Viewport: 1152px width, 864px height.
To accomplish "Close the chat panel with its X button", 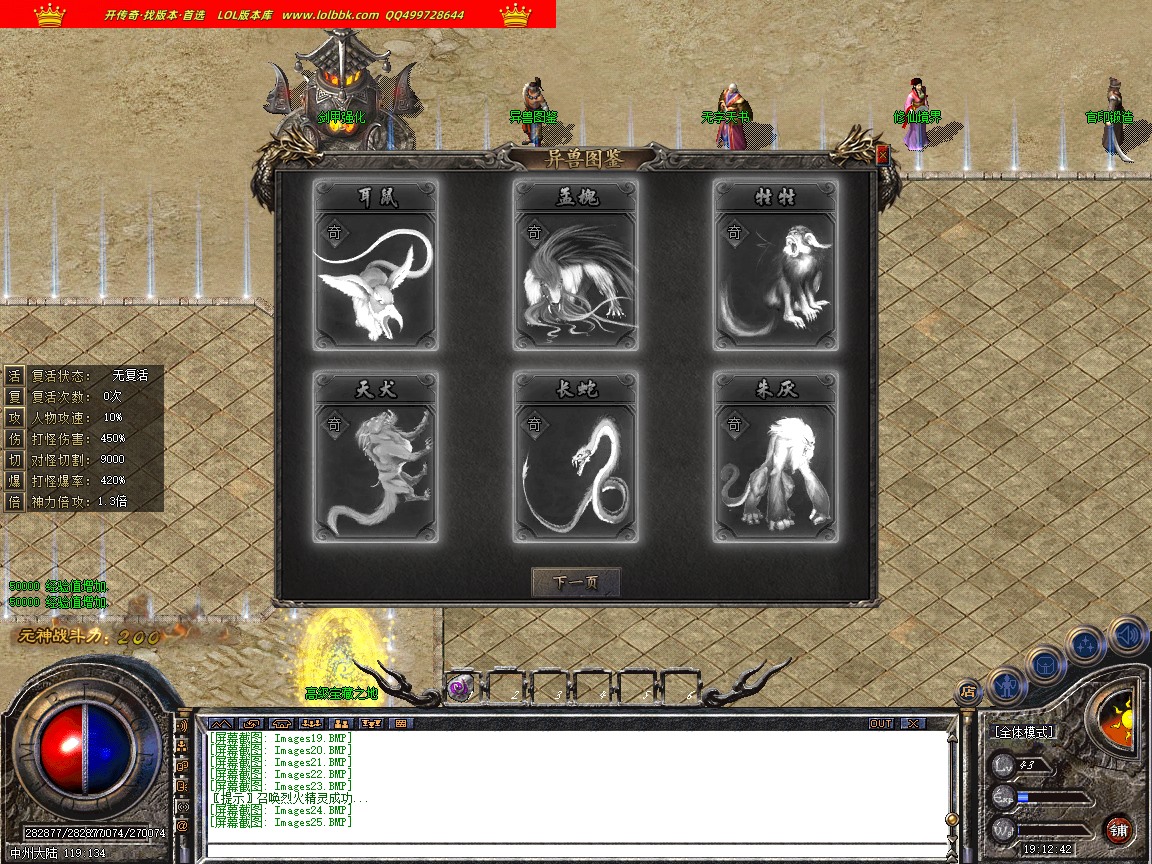I will [912, 723].
